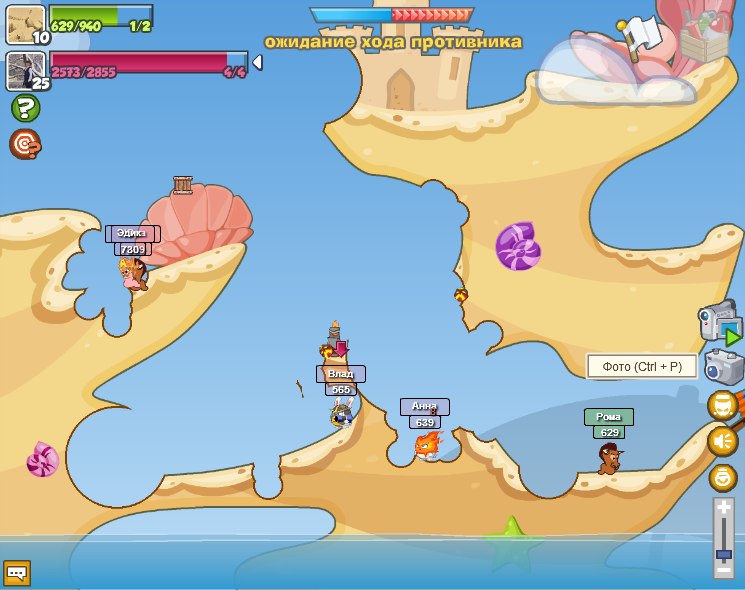This screenshot has height=590, width=745.
Task: Toggle sound with the speaker button
Action: point(722,441)
